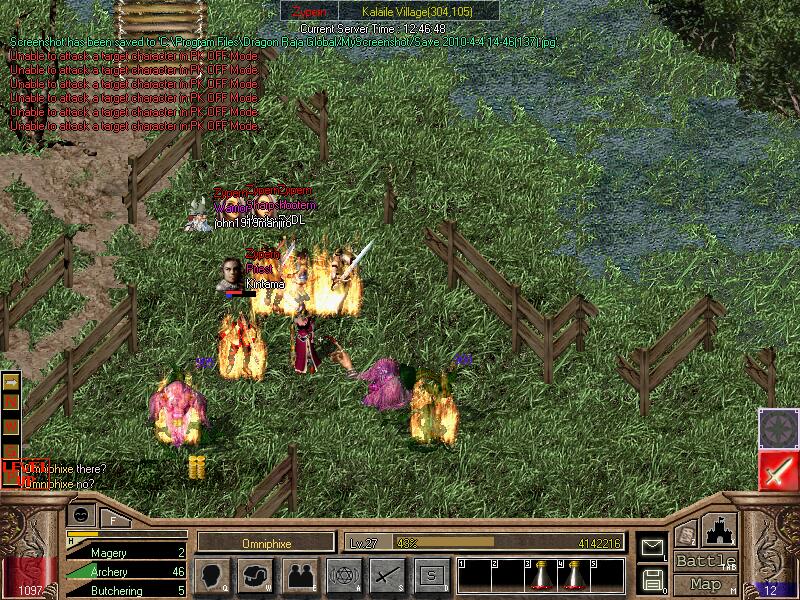This screenshot has width=800, height=600.
Task: Click the arrow button on chat sidebar
Action: click(12, 383)
